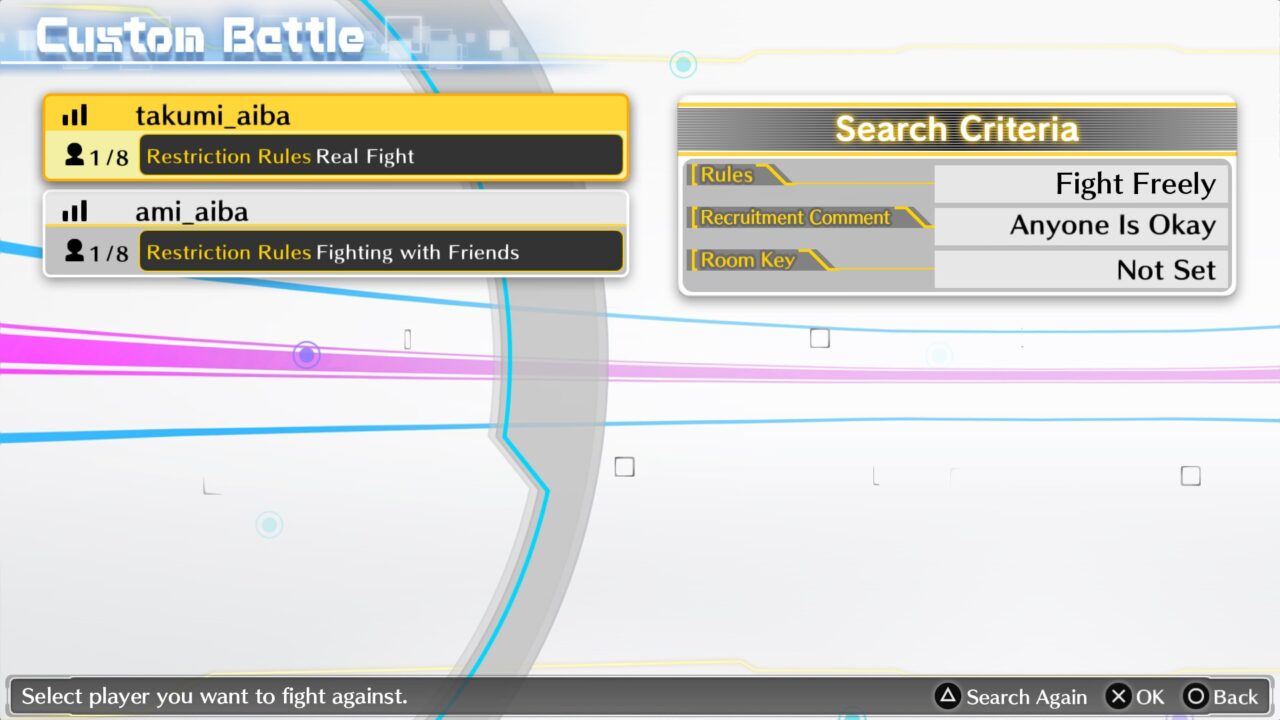Click the signal strength icon on takumi_aiba's room
1280x720 pixels.
[74, 115]
